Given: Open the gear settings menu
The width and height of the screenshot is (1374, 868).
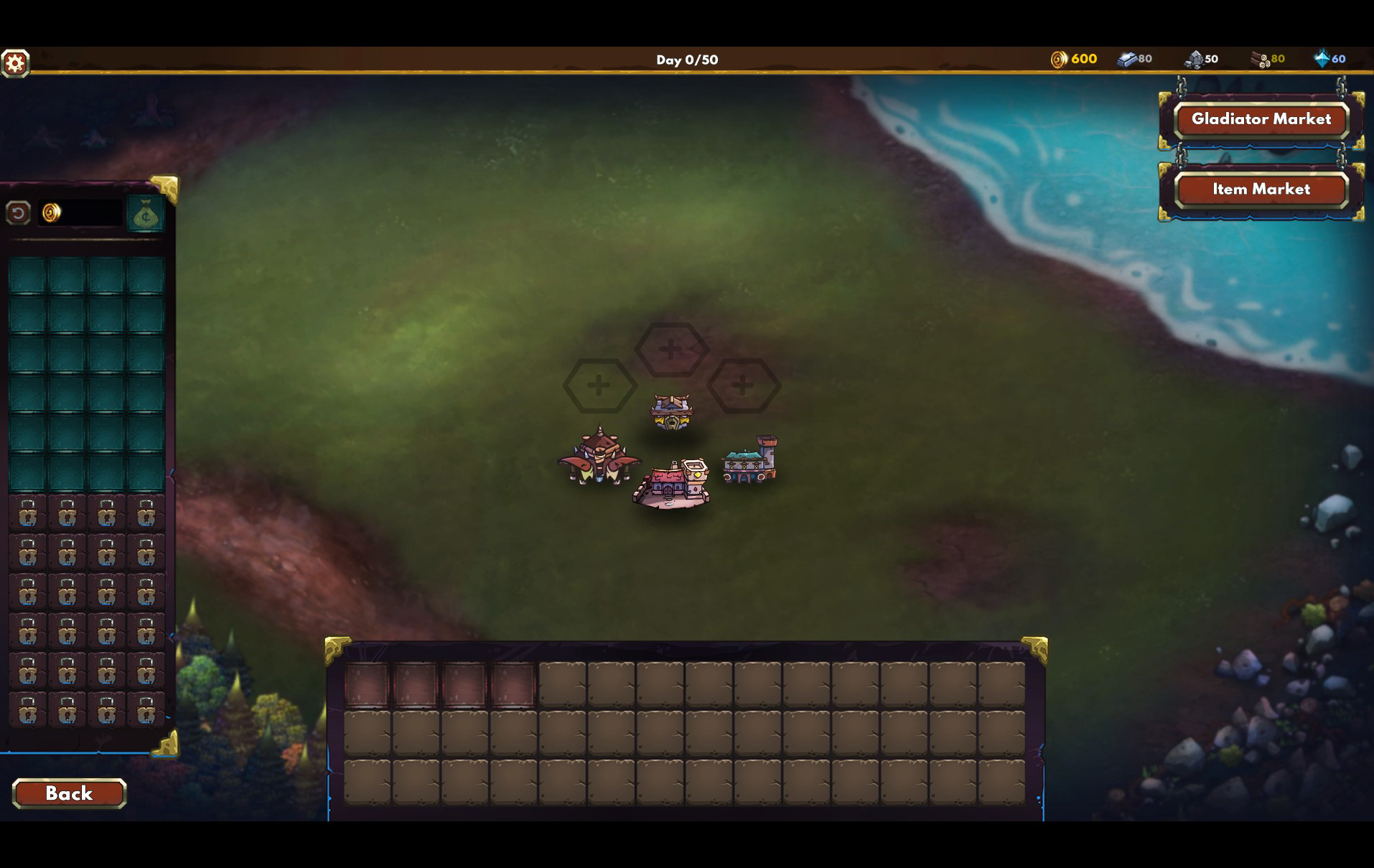Looking at the screenshot, I should point(15,63).
